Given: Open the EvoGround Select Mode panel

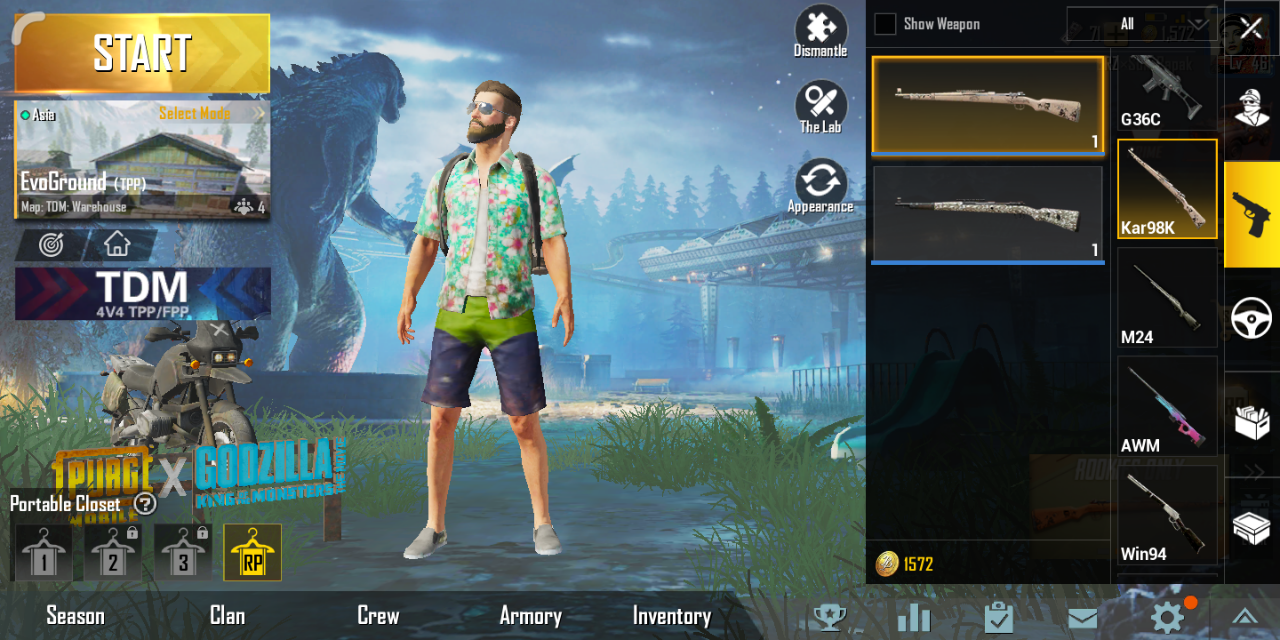Looking at the screenshot, I should point(142,160).
